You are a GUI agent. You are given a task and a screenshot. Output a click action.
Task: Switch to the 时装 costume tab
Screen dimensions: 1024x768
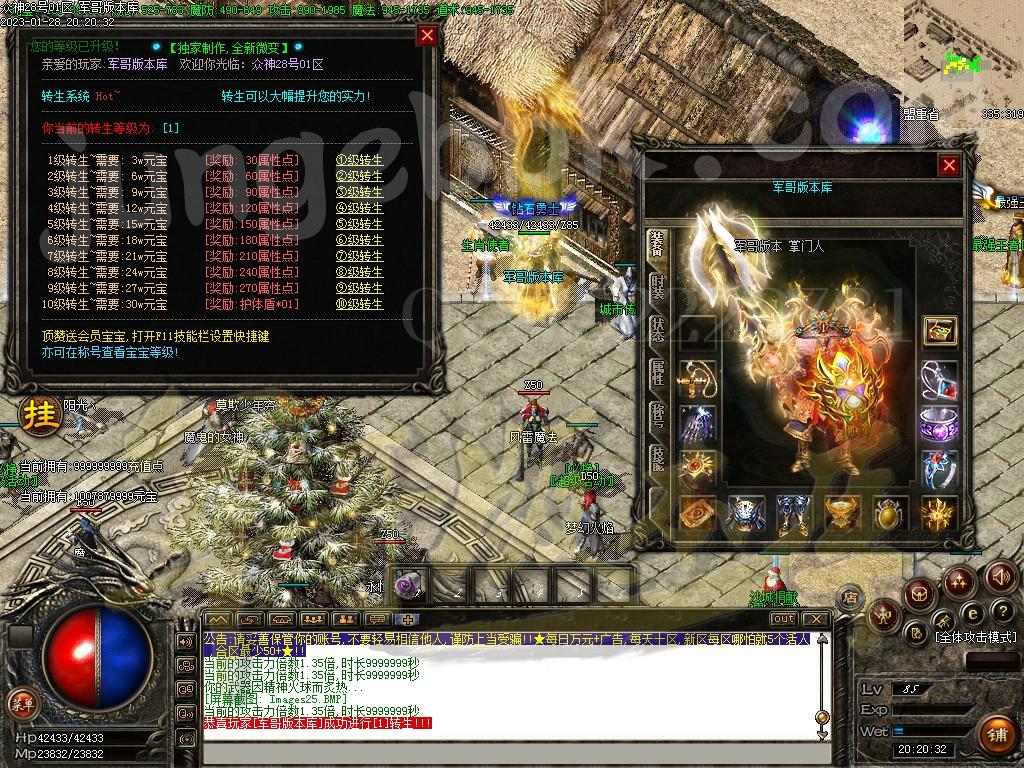[x=657, y=287]
